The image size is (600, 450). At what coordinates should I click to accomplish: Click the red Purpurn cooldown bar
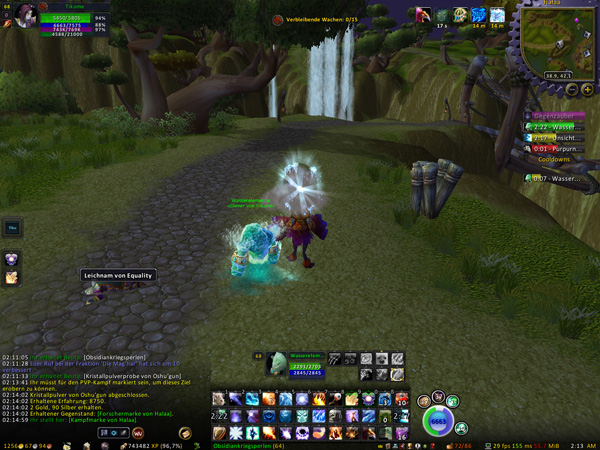pos(556,149)
